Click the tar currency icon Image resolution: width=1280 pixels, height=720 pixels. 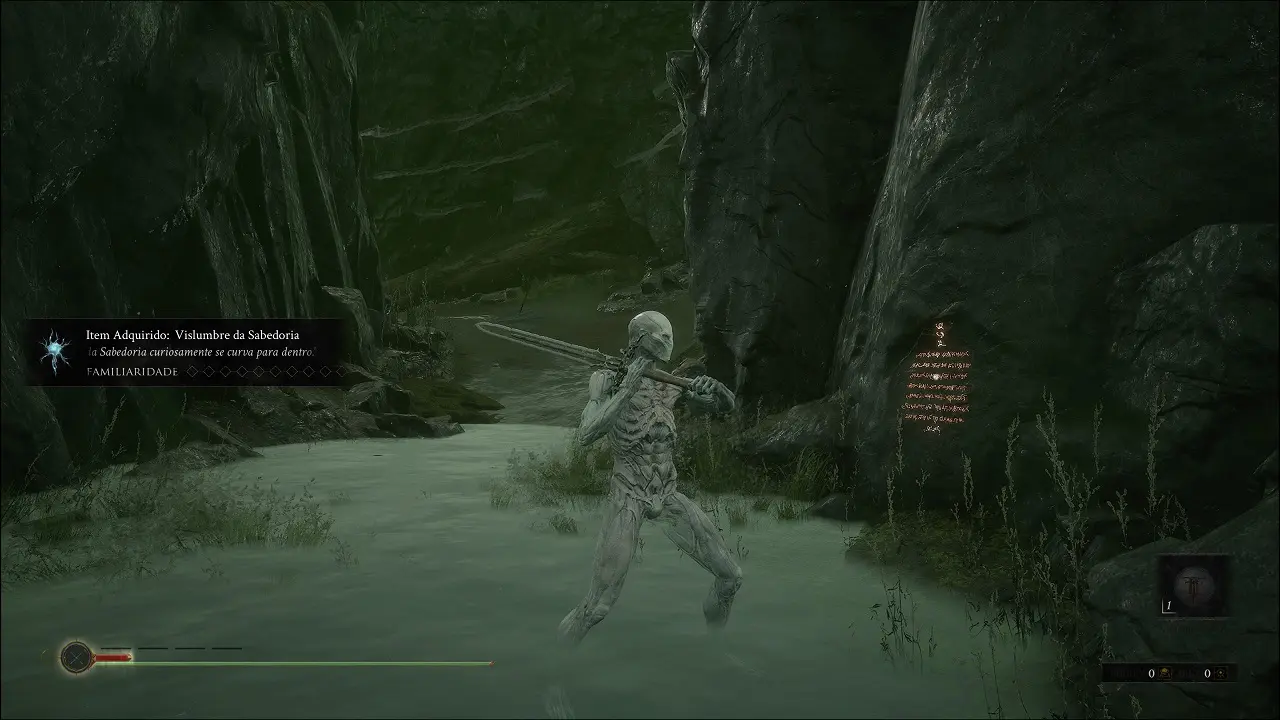click(x=1165, y=674)
